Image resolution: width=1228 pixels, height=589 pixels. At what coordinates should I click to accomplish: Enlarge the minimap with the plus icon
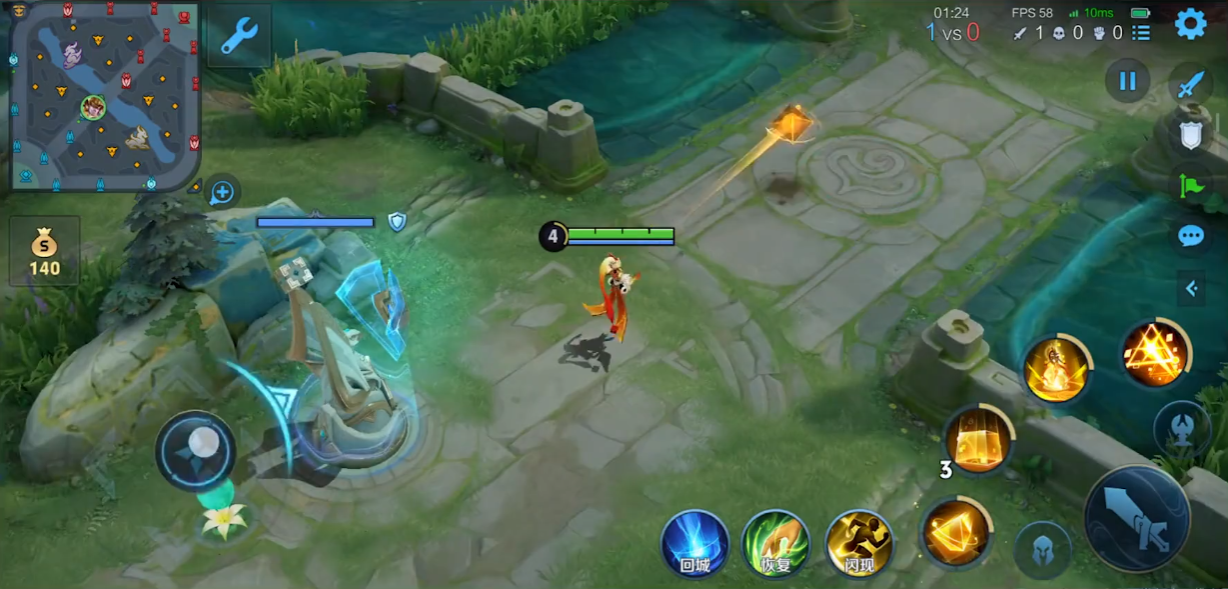point(222,192)
